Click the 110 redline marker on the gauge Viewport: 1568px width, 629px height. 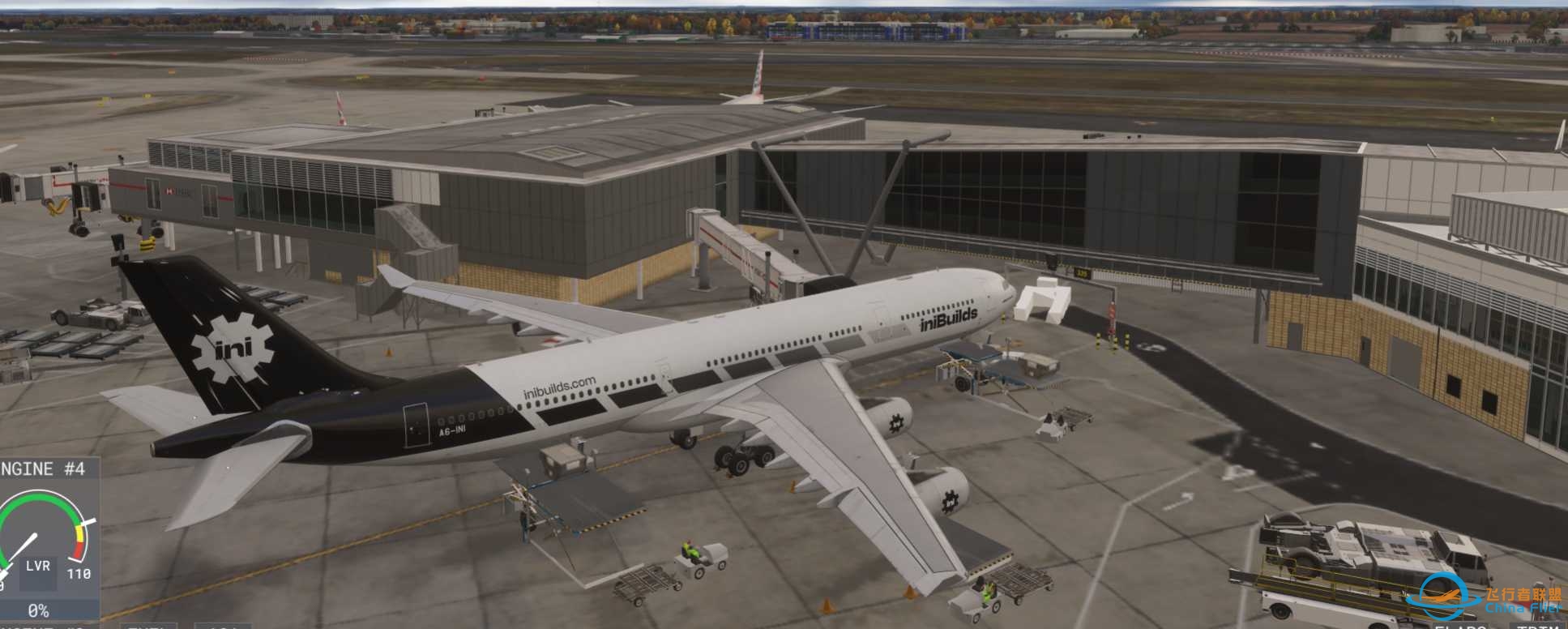point(79,572)
